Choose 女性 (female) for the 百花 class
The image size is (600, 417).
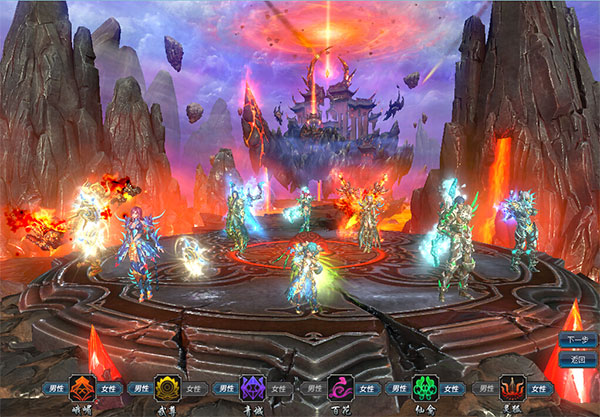[x=369, y=388]
